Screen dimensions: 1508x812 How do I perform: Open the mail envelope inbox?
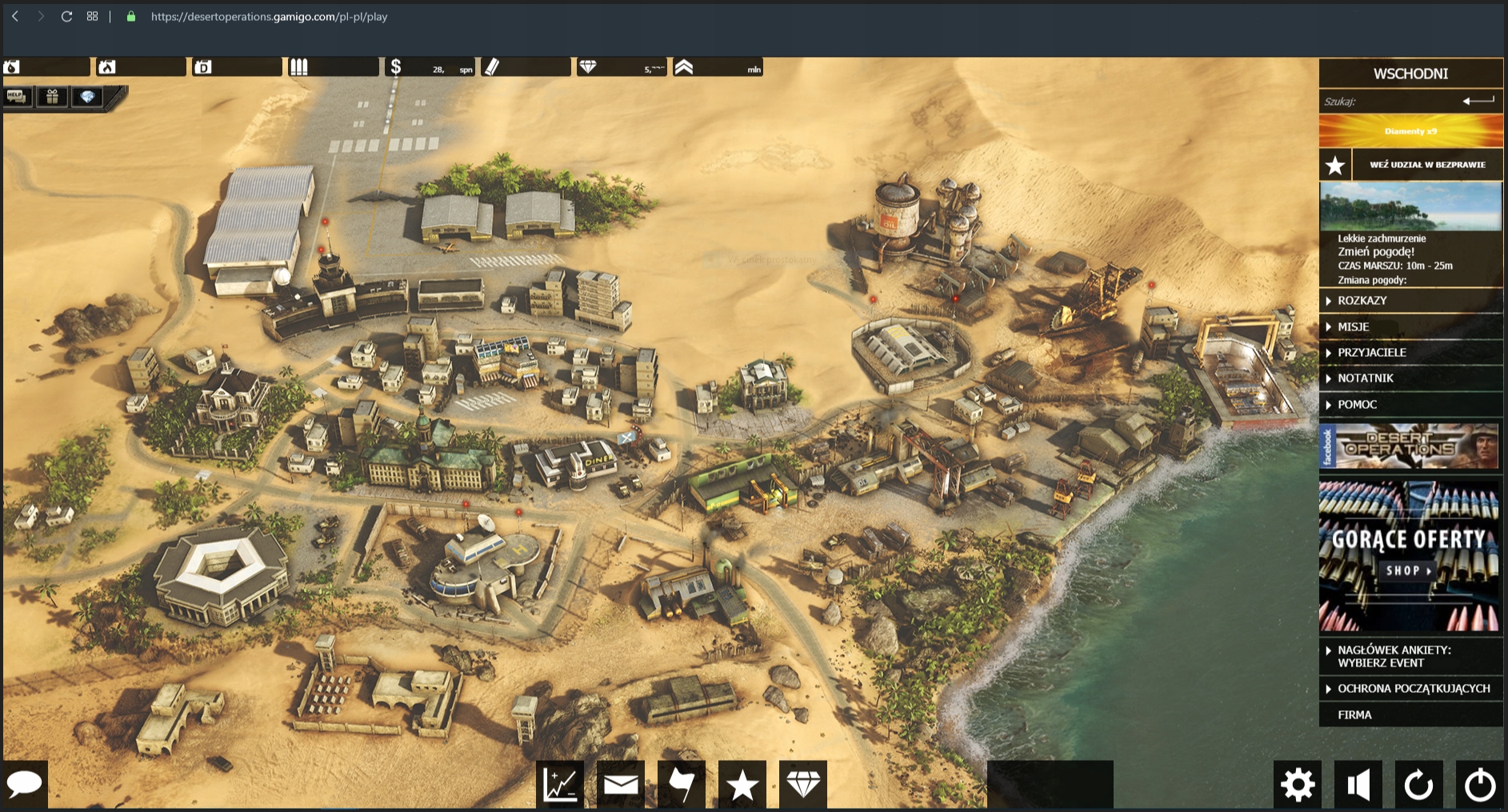click(x=621, y=784)
